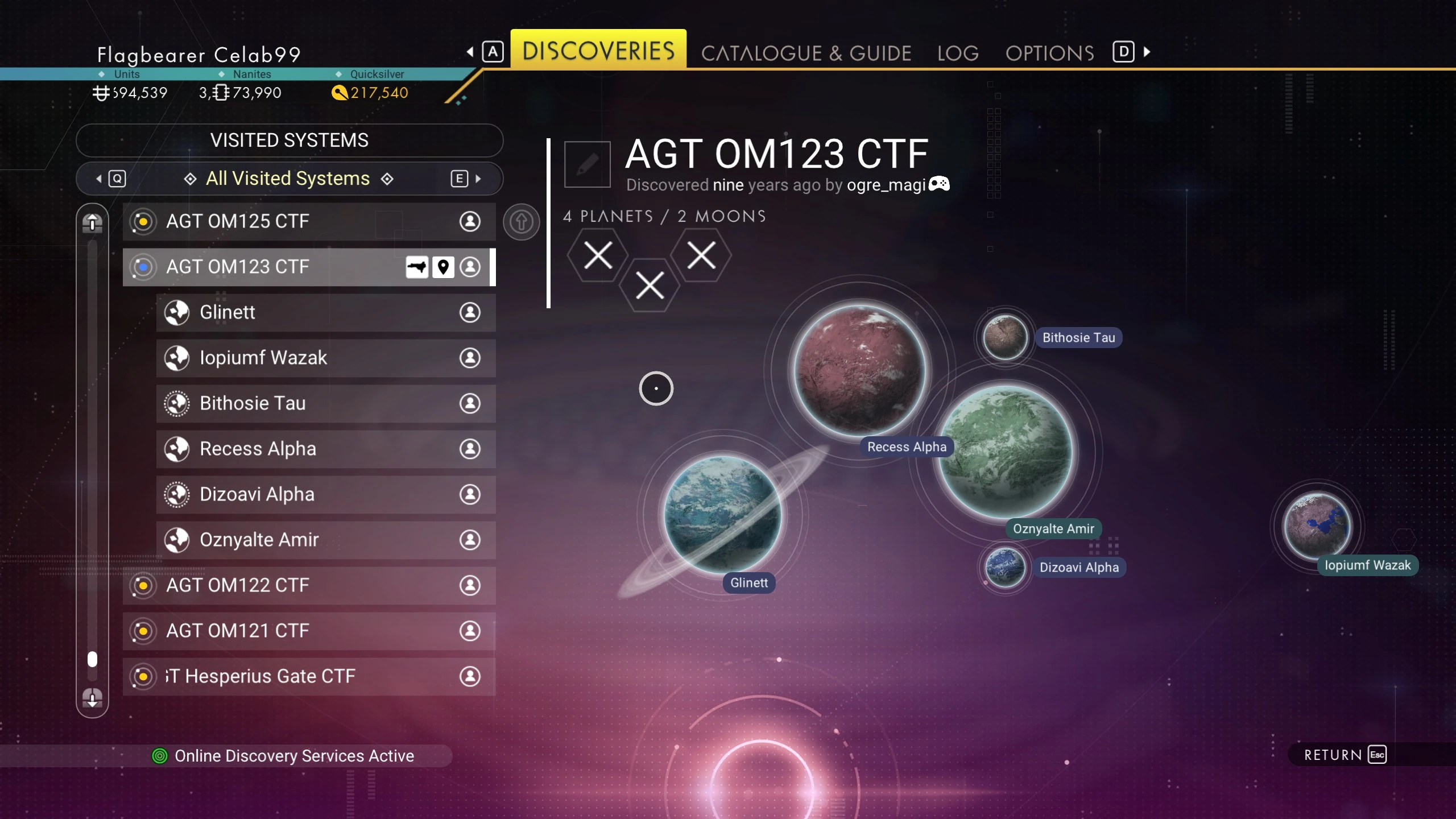Image resolution: width=1456 pixels, height=819 pixels.
Task: Select the ringed Glinett planet globe
Action: coord(722,514)
